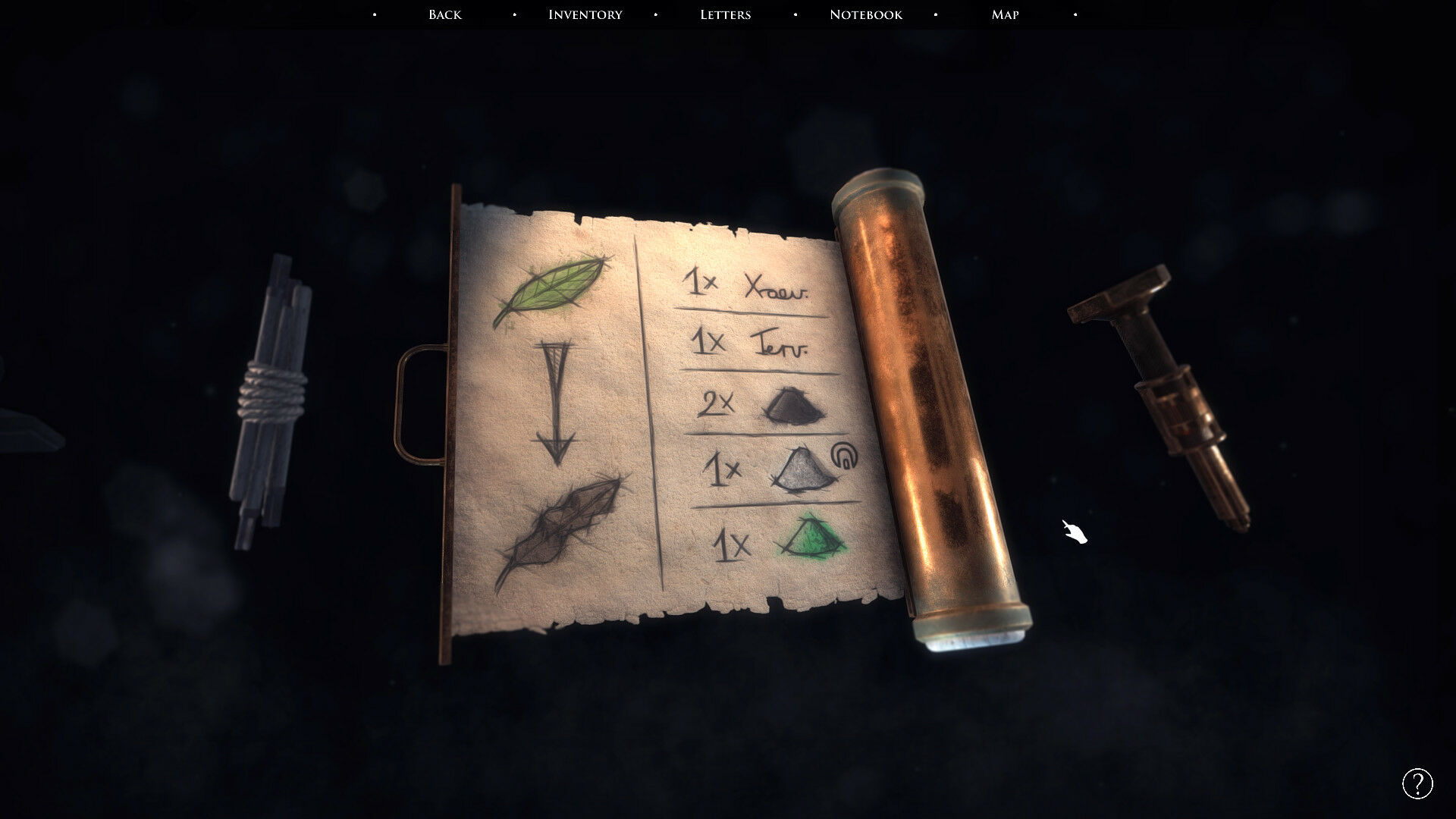
Task: Open the Notebook
Action: point(865,14)
